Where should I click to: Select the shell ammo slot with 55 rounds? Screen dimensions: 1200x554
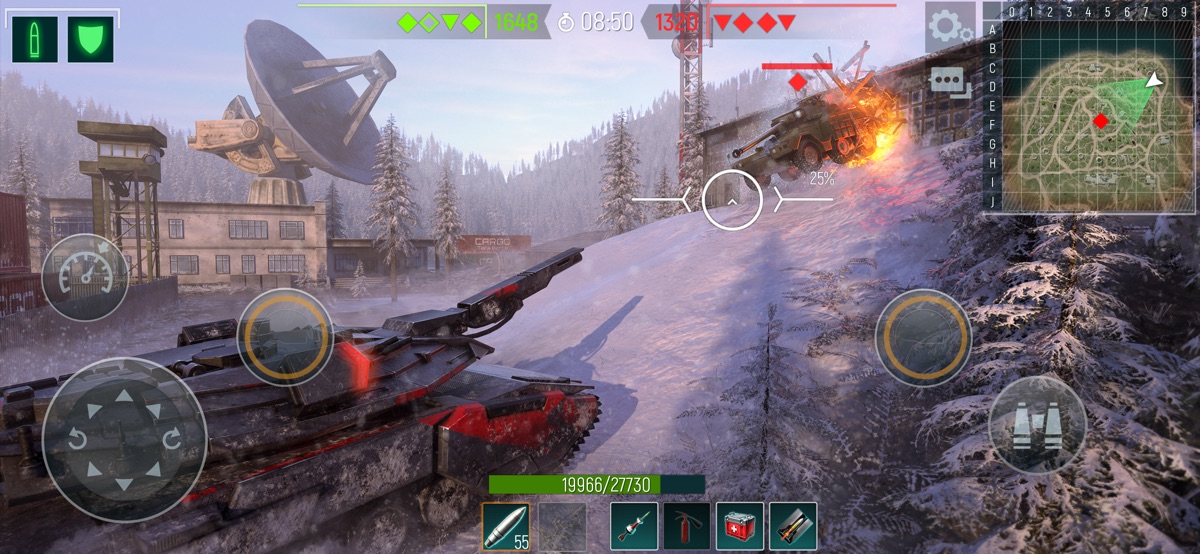pyautogui.click(x=506, y=526)
